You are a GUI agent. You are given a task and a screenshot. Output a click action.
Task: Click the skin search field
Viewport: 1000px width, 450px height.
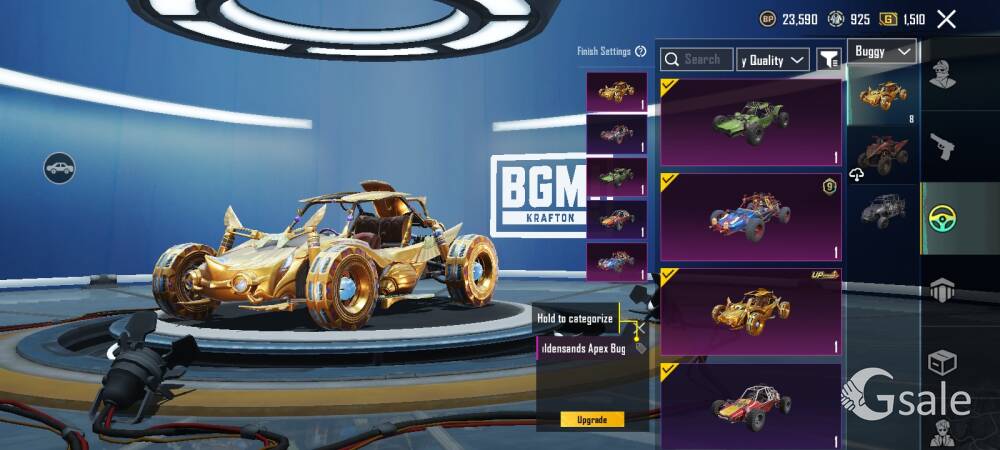pos(697,60)
